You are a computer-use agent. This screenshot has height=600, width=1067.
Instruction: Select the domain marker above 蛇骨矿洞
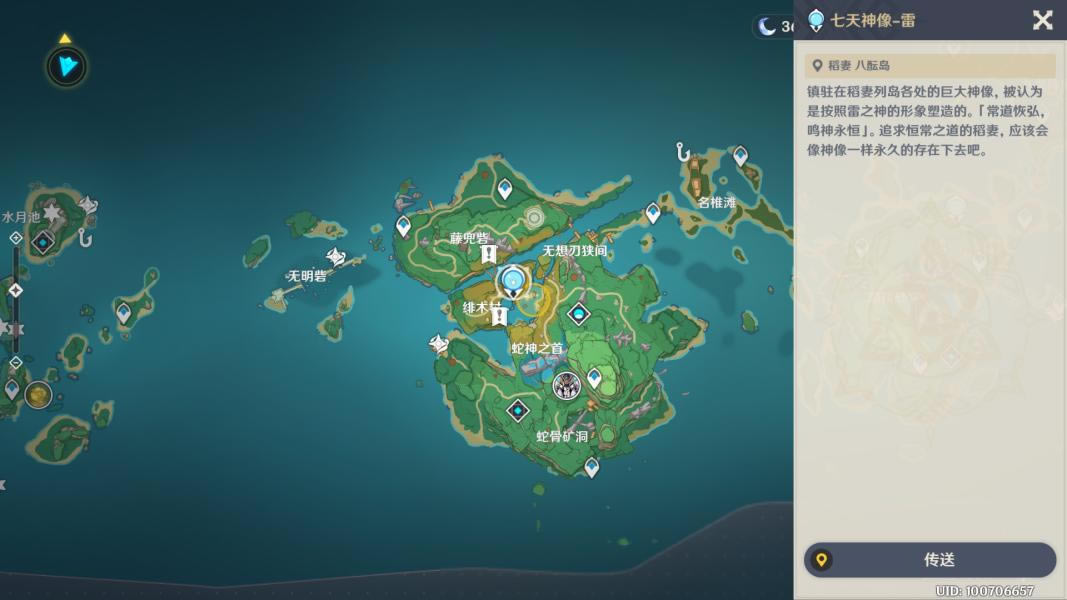click(518, 410)
